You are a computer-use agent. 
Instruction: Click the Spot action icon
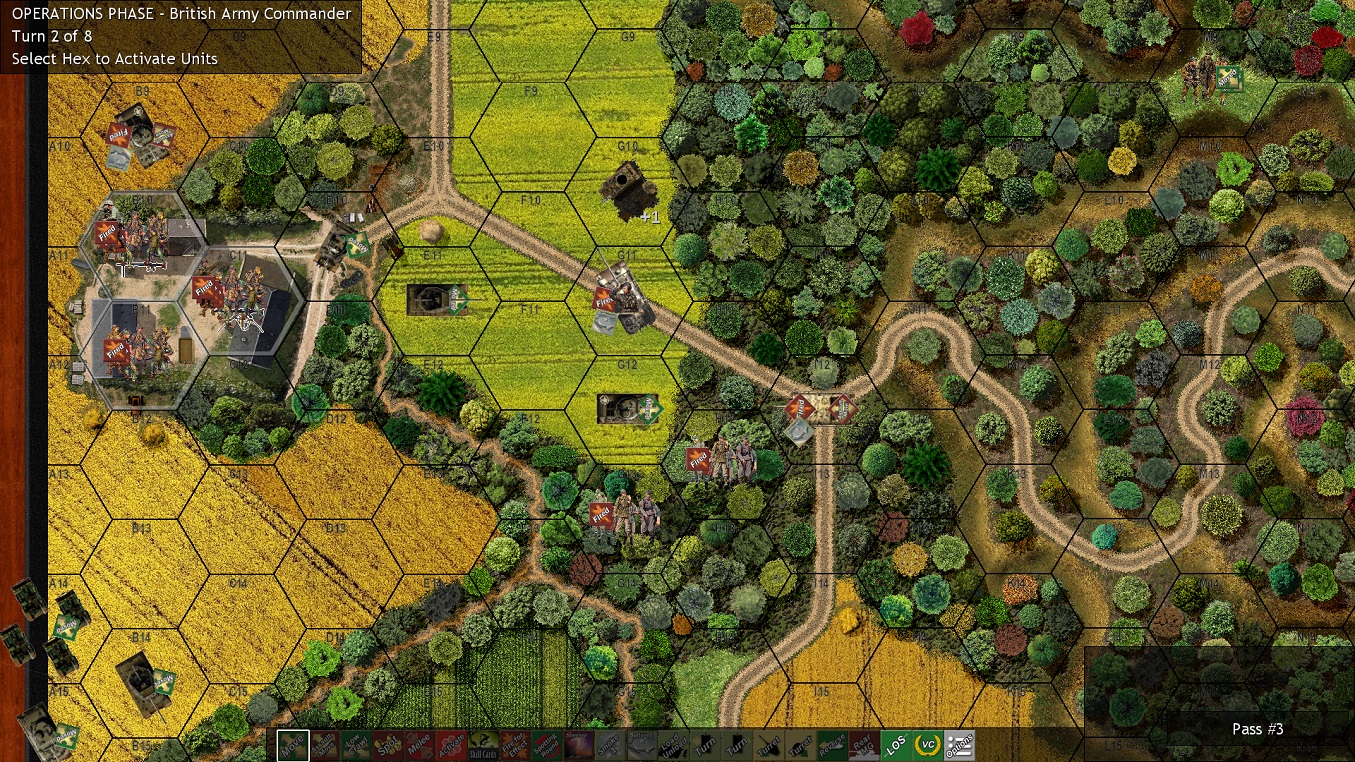pos(386,745)
